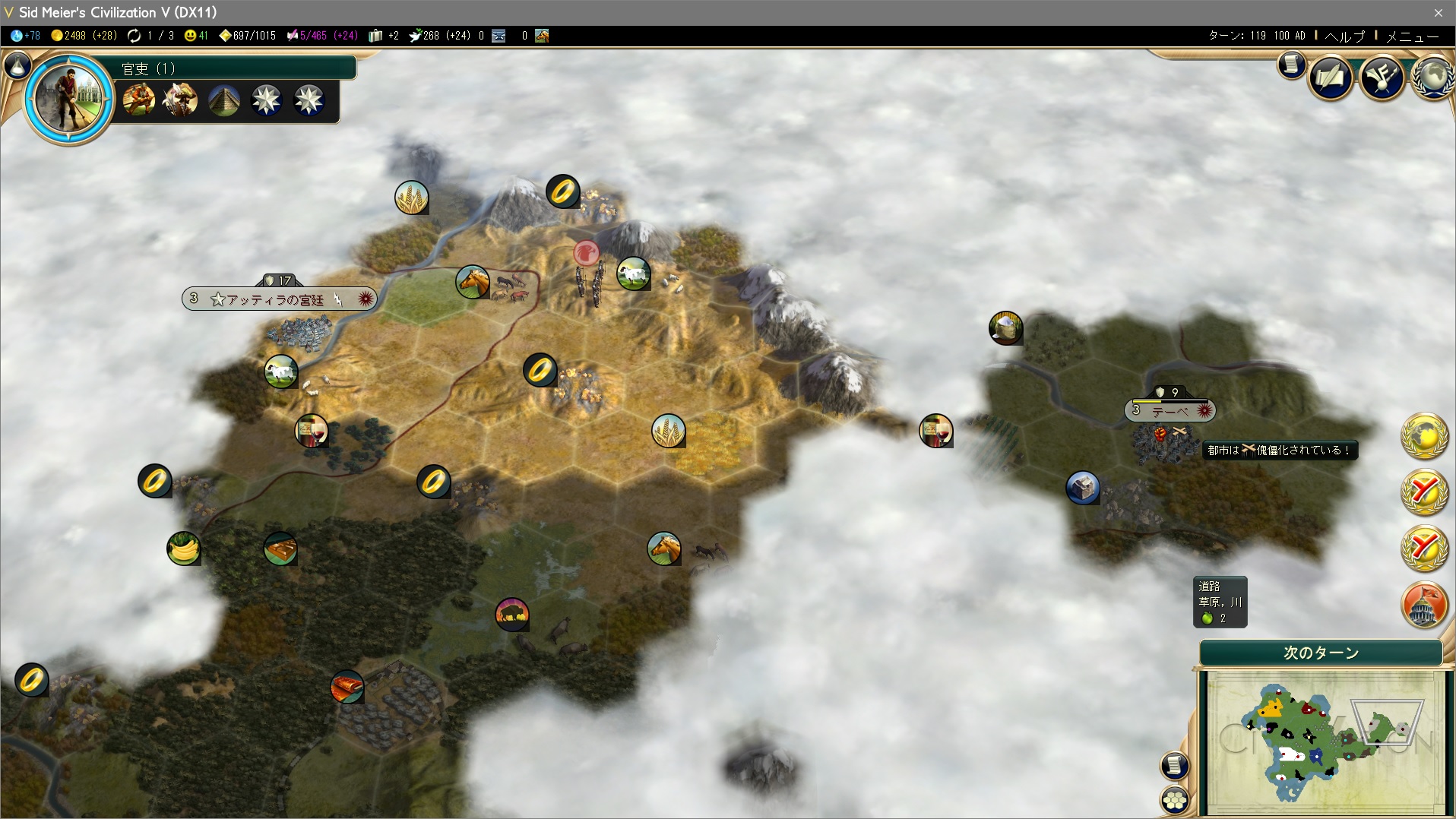Image resolution: width=1456 pixels, height=819 pixels.
Task: Select the feathered-hat conquistador icon
Action: coord(182,100)
